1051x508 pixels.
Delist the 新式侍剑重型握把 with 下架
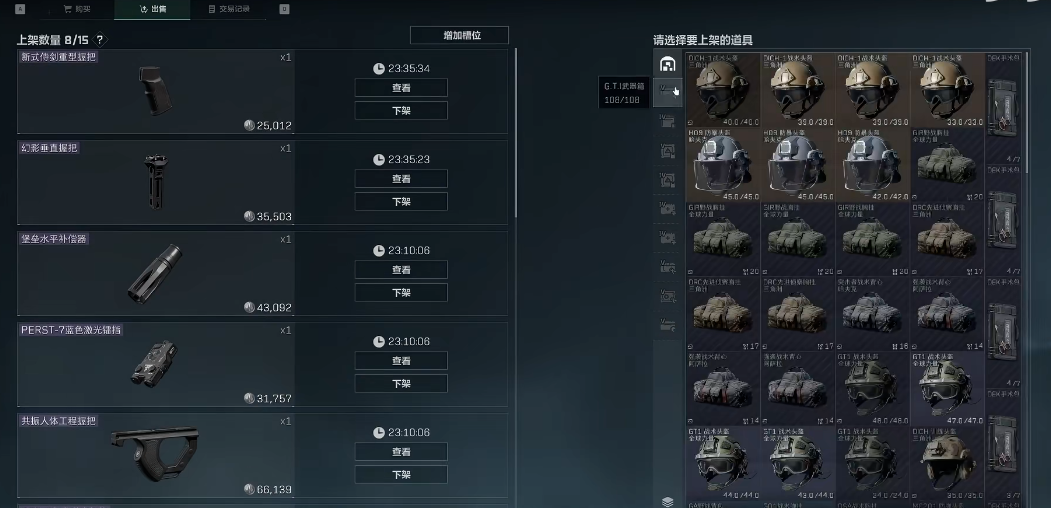pos(401,110)
